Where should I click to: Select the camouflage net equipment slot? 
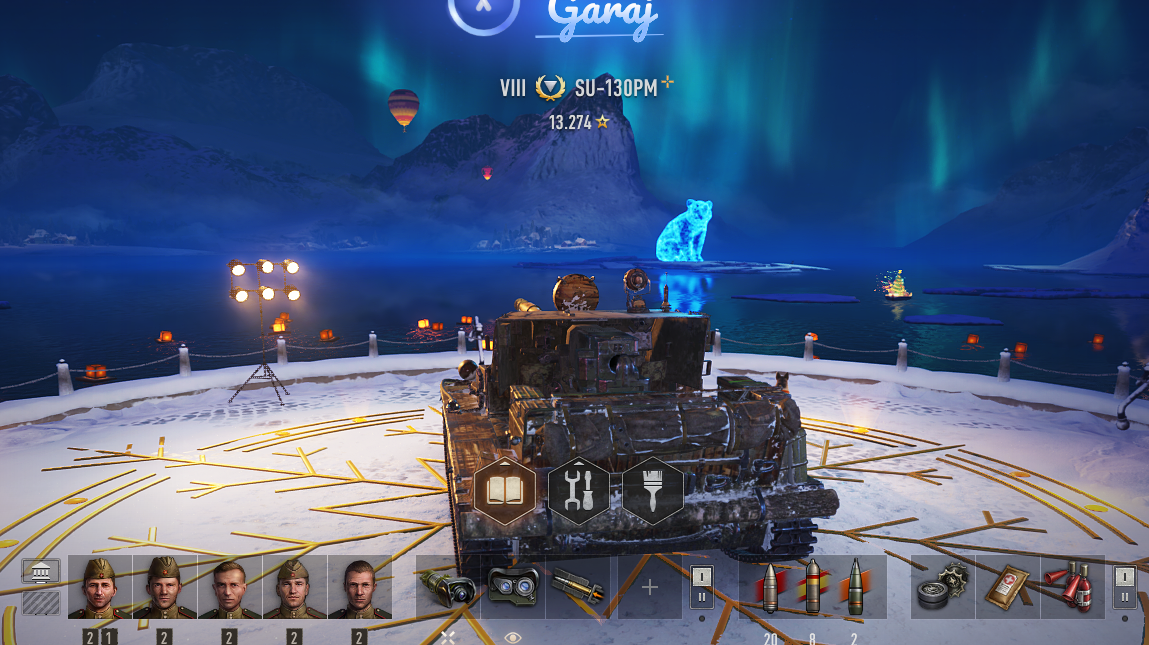click(448, 587)
